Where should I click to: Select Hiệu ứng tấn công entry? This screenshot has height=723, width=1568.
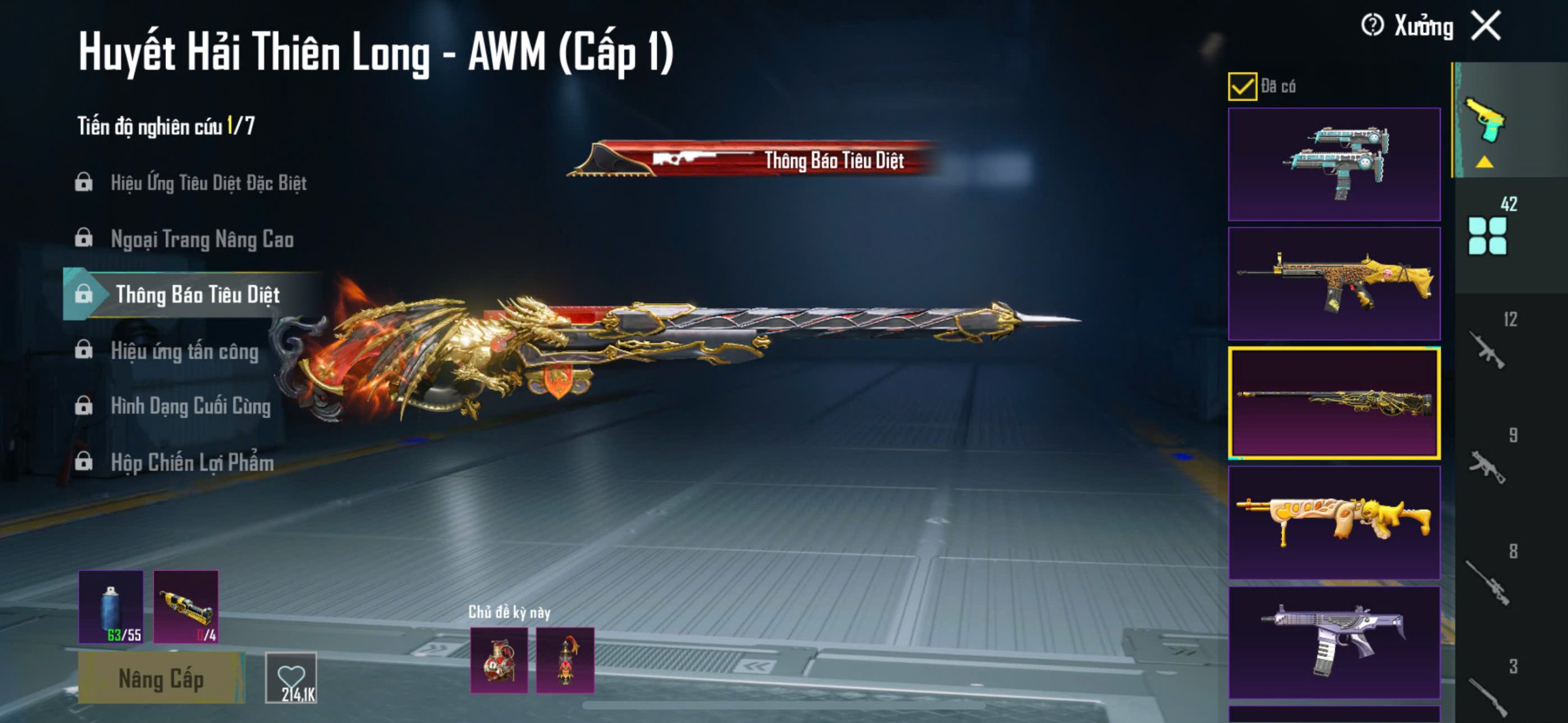pos(184,351)
